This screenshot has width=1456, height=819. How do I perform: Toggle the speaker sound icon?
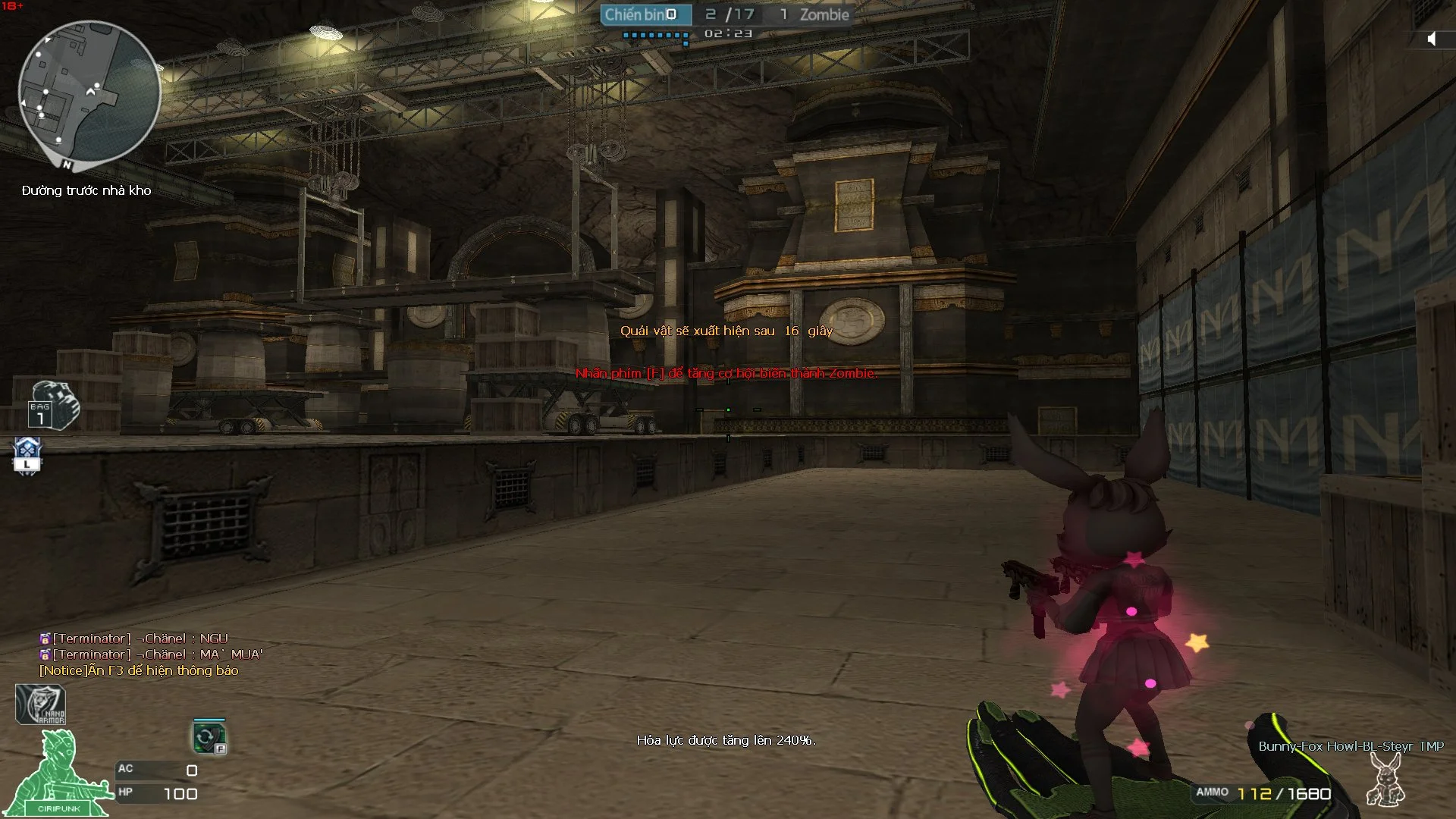click(x=1431, y=39)
